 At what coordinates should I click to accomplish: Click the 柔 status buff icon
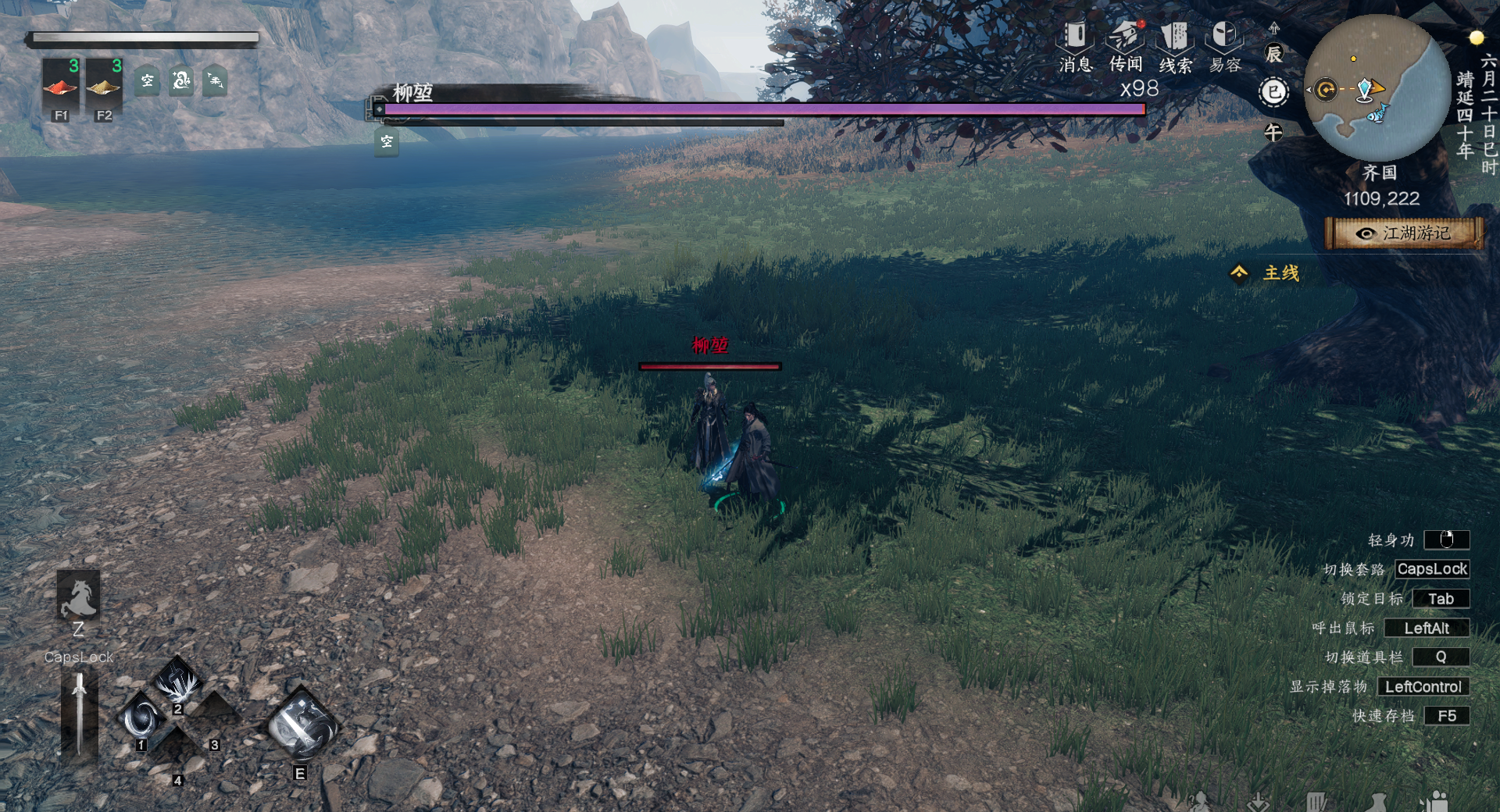[215, 80]
